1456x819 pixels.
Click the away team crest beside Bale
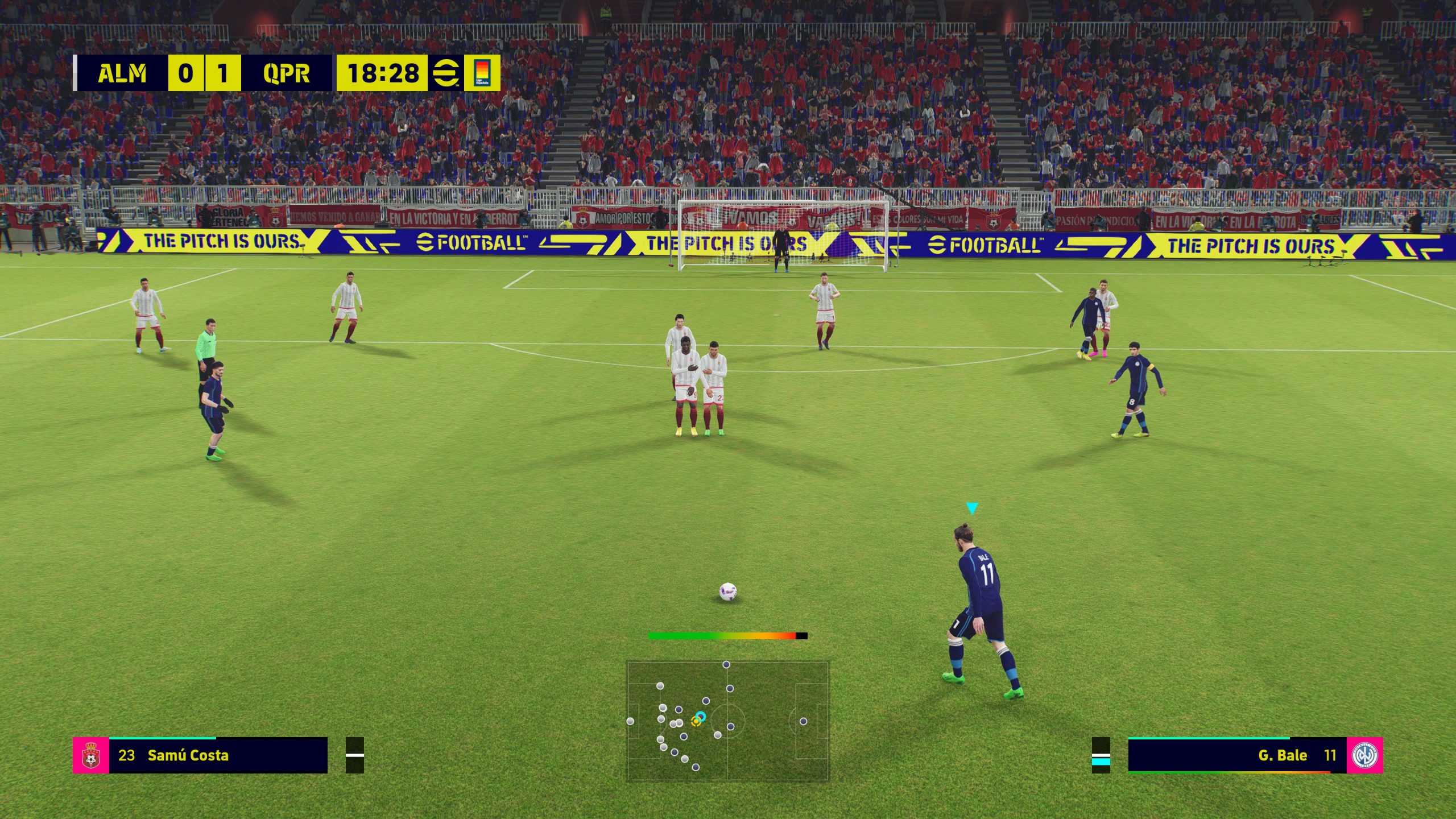coord(1364,755)
